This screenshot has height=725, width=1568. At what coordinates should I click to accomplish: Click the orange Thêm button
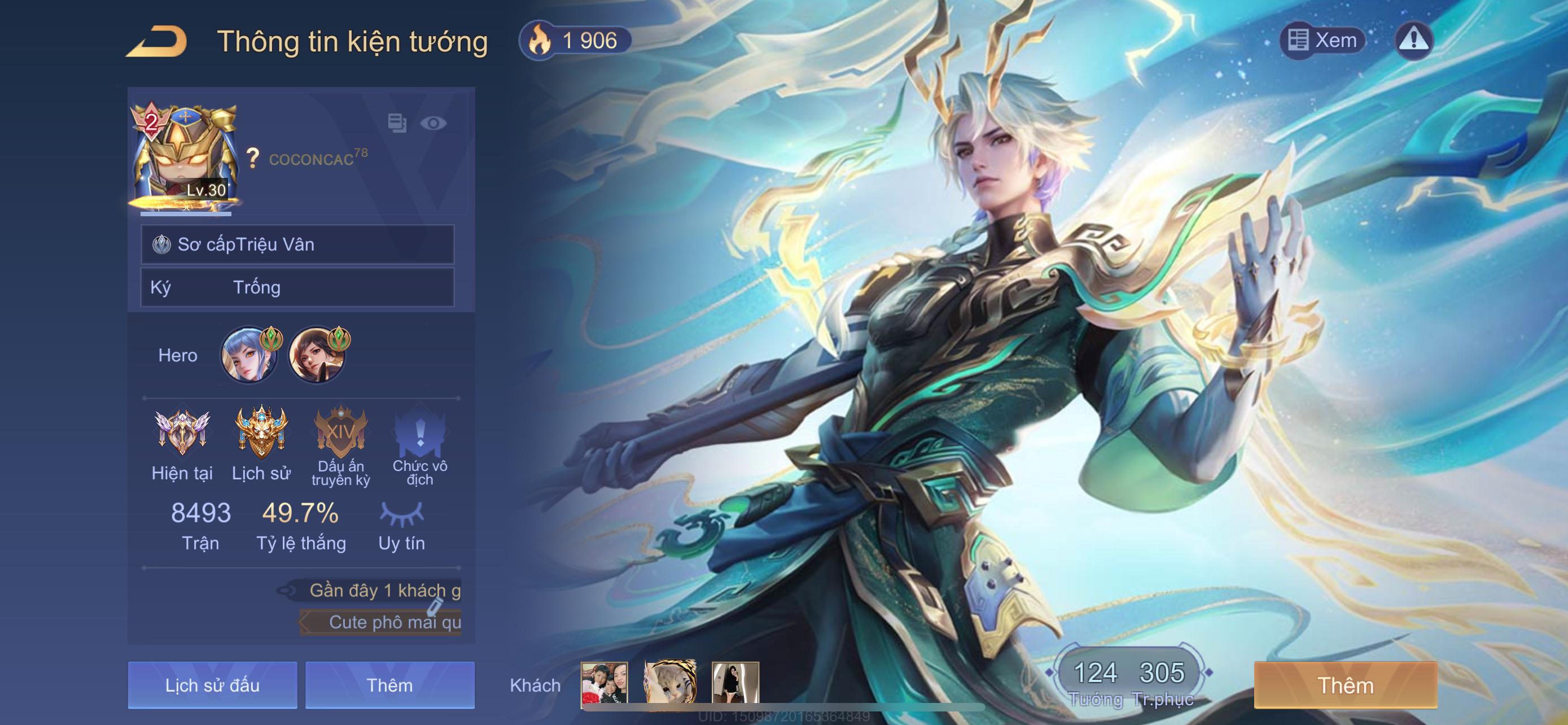click(x=1345, y=685)
